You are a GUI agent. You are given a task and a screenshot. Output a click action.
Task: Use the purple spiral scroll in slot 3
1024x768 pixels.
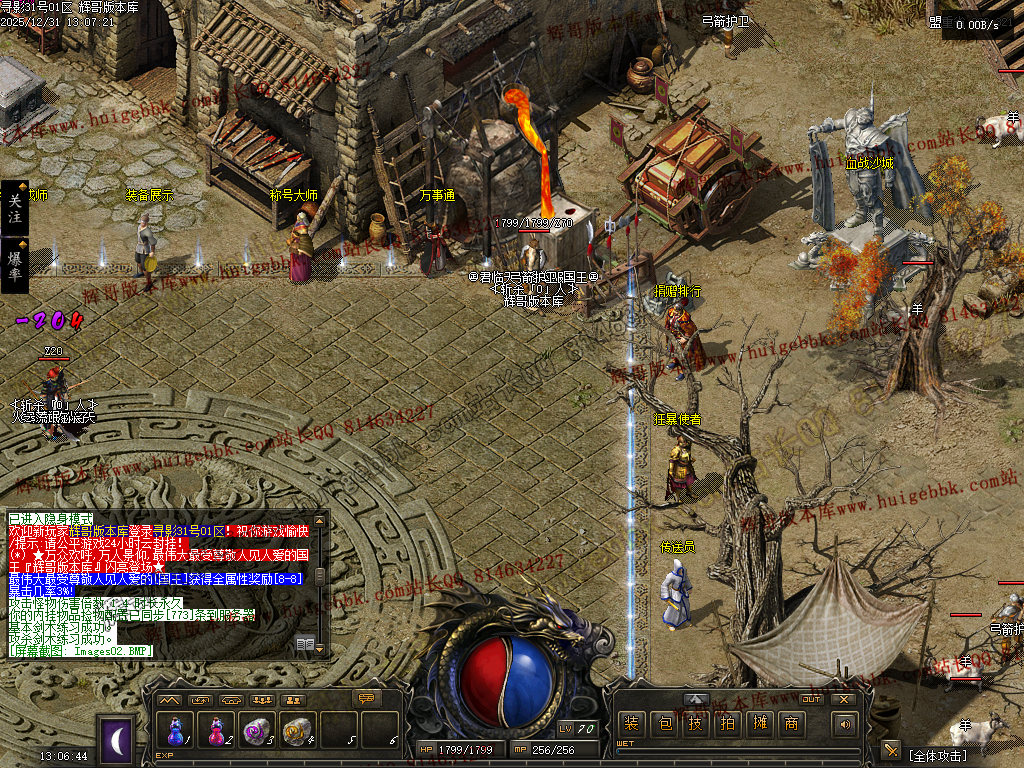click(x=257, y=731)
